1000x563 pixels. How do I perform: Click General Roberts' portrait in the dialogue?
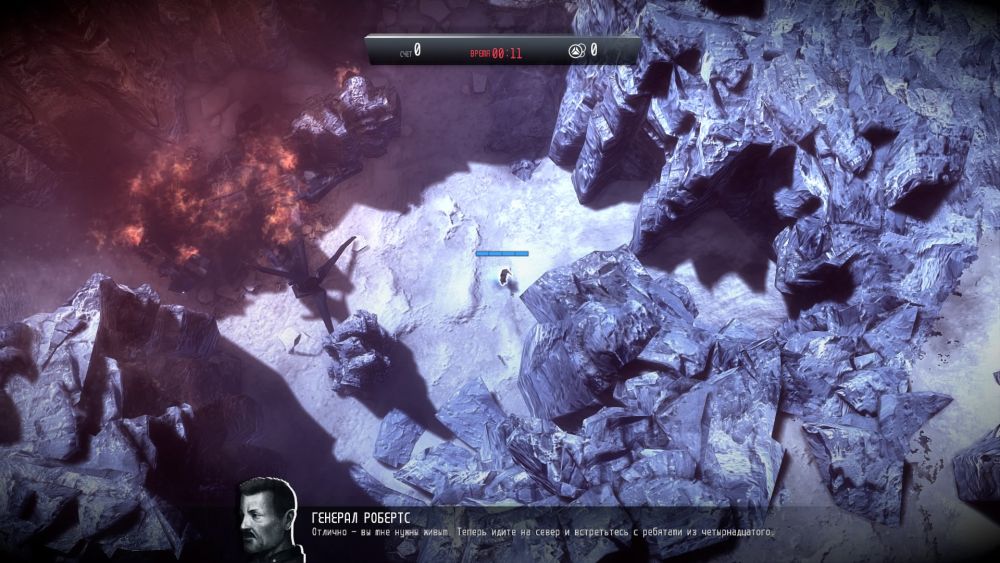coord(267,519)
